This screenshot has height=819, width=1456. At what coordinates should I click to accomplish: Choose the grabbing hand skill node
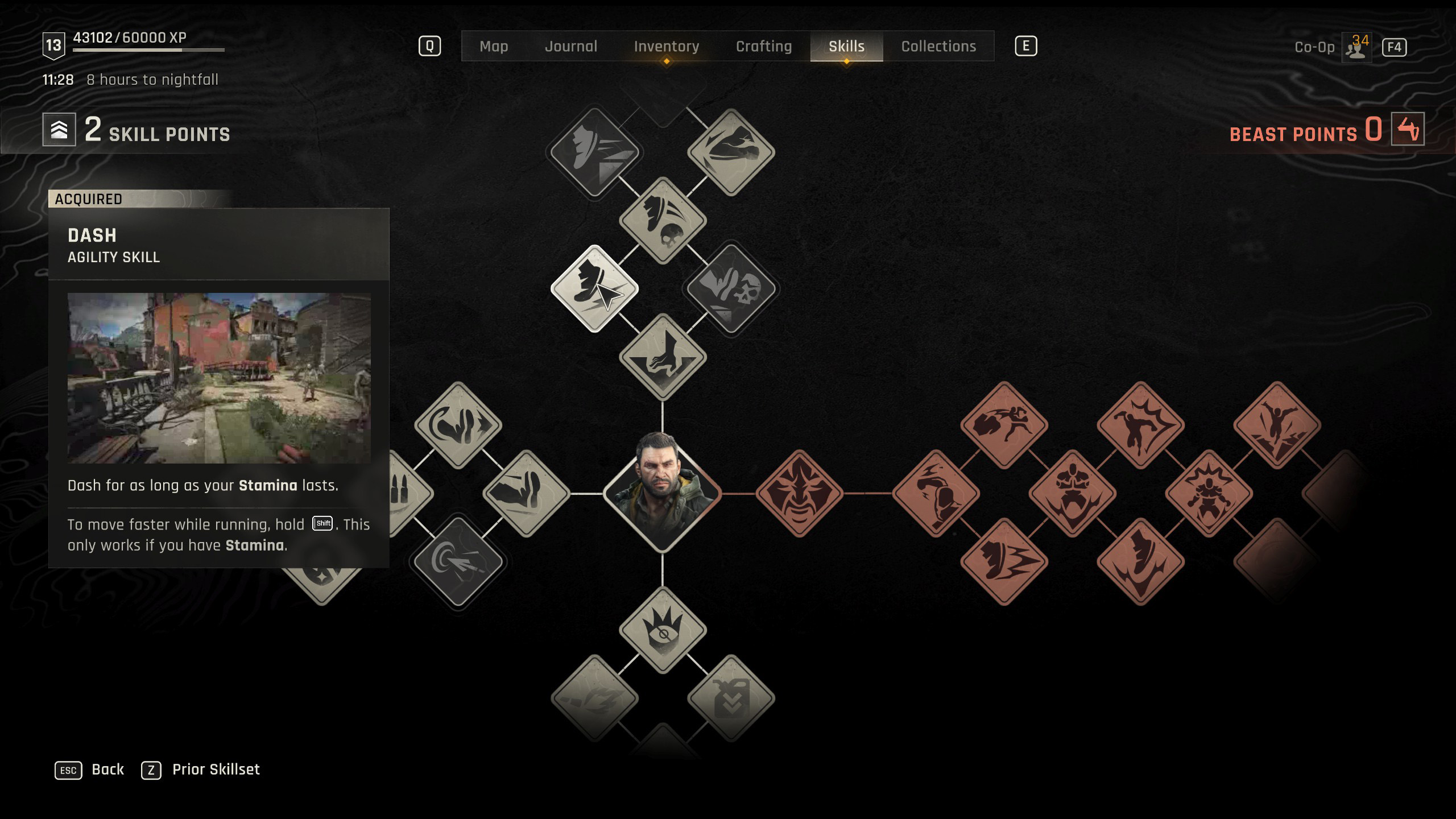click(x=663, y=357)
